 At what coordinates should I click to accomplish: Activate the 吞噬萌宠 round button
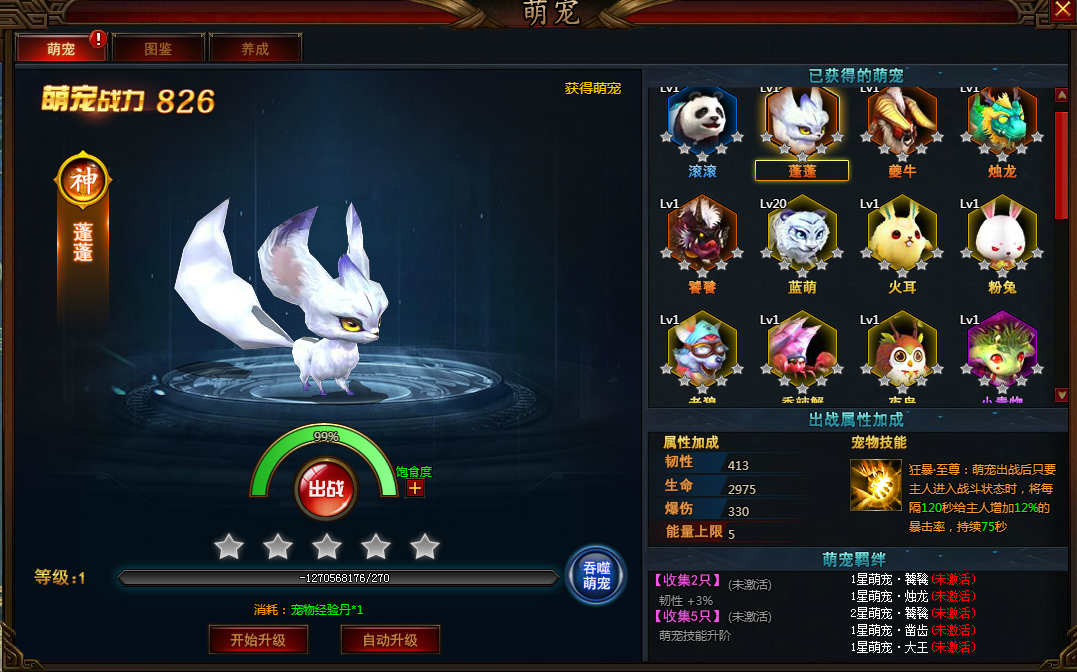click(596, 576)
